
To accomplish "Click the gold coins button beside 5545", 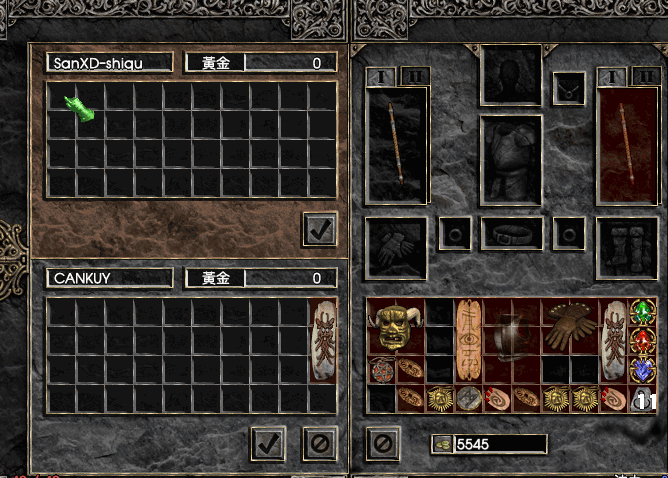I will 441,443.
